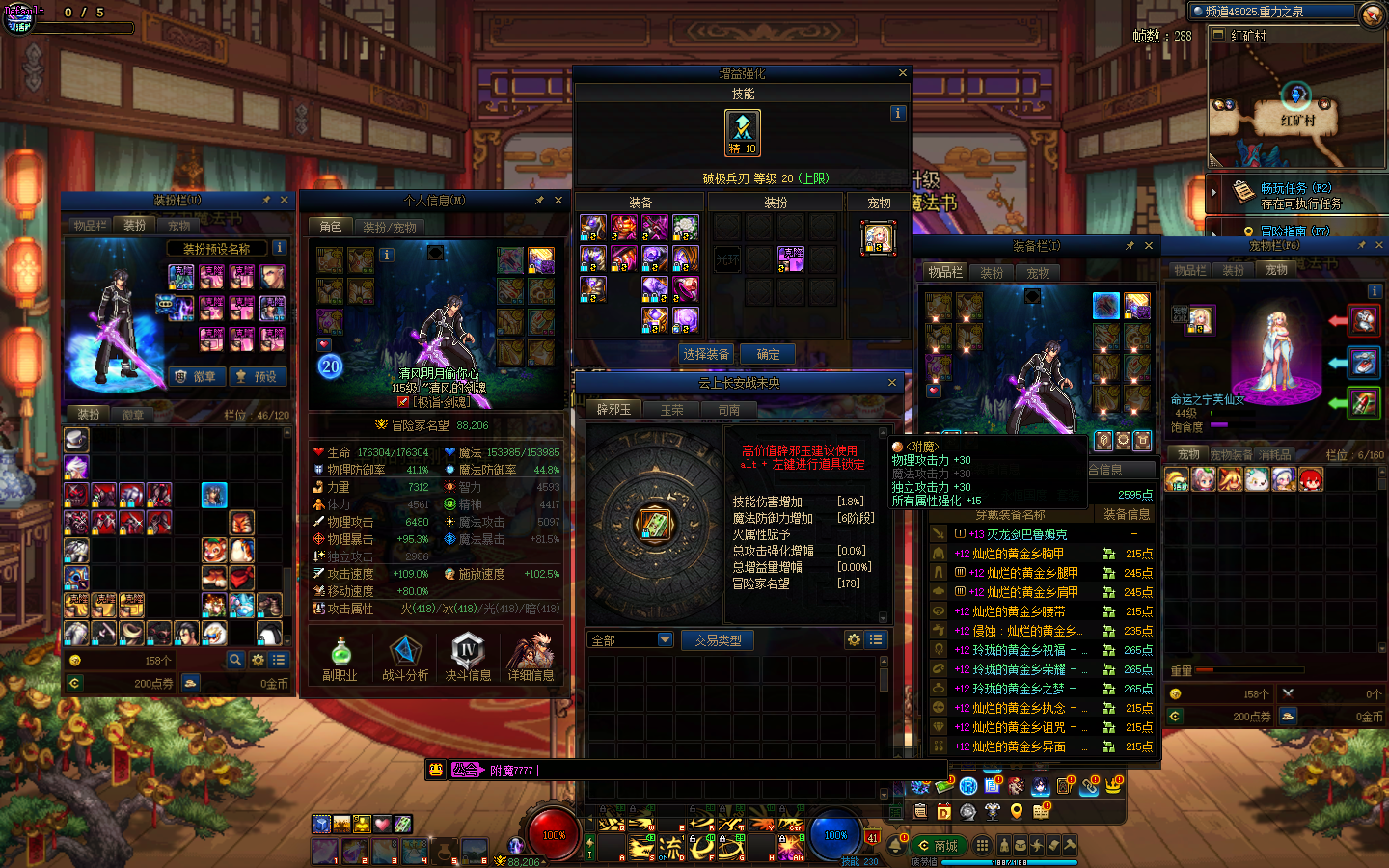Show 详细信息 for the character
Viewport: 1389px width, 868px height.
coord(531,658)
